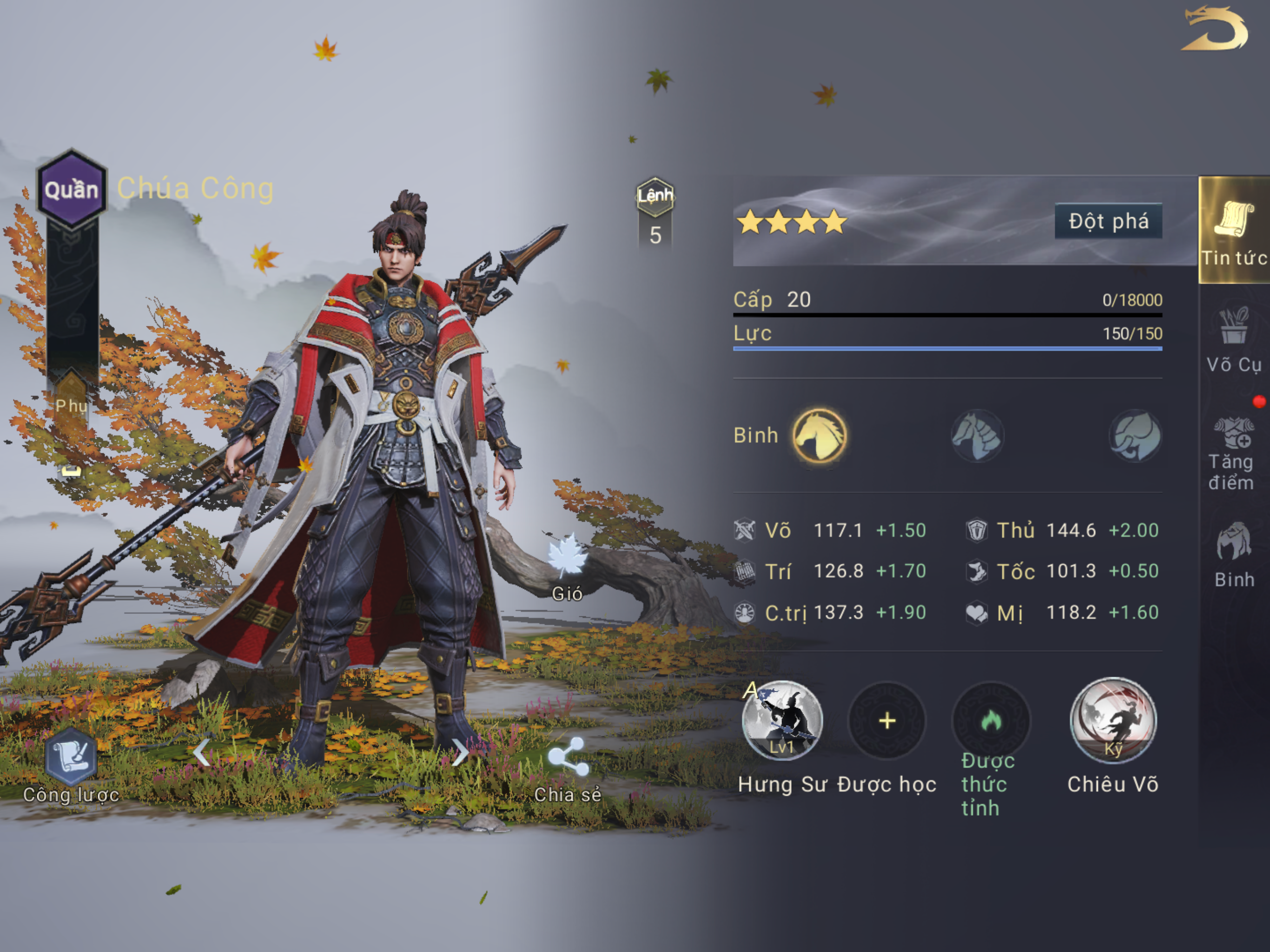Image resolution: width=1270 pixels, height=952 pixels.
Task: Open the Hưng Sư skill icon
Action: (781, 721)
